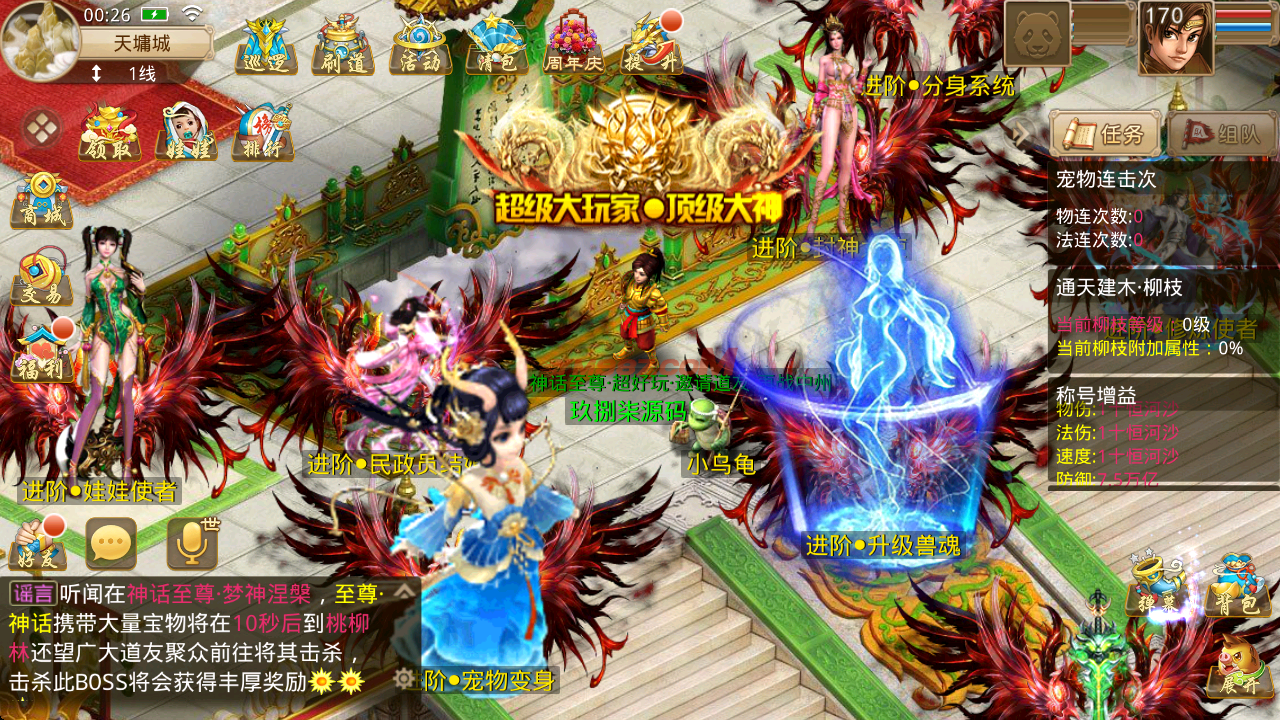Open the 刷道 menu icon
Screen dimensions: 1280x720
pyautogui.click(x=343, y=46)
